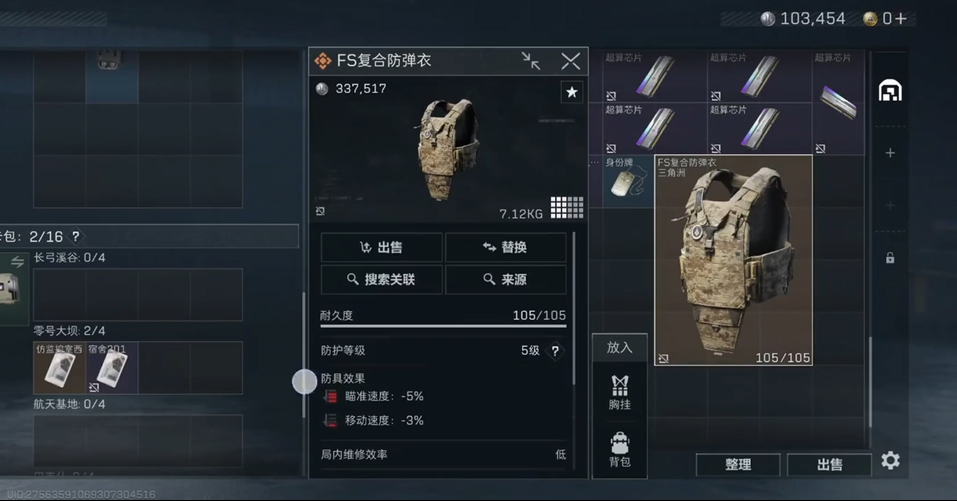
Task: Select the 身份牌 dog tag item
Action: pyautogui.click(x=627, y=181)
